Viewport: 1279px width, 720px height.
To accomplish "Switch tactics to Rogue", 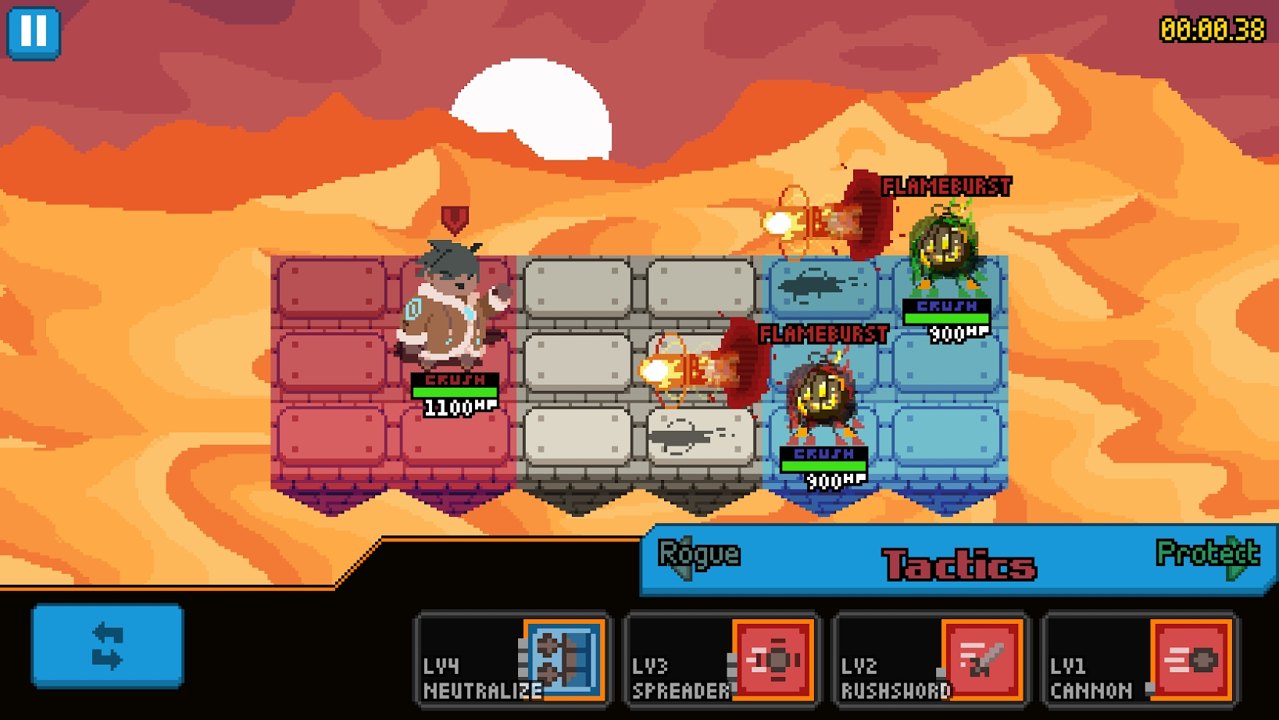I will tap(698, 556).
